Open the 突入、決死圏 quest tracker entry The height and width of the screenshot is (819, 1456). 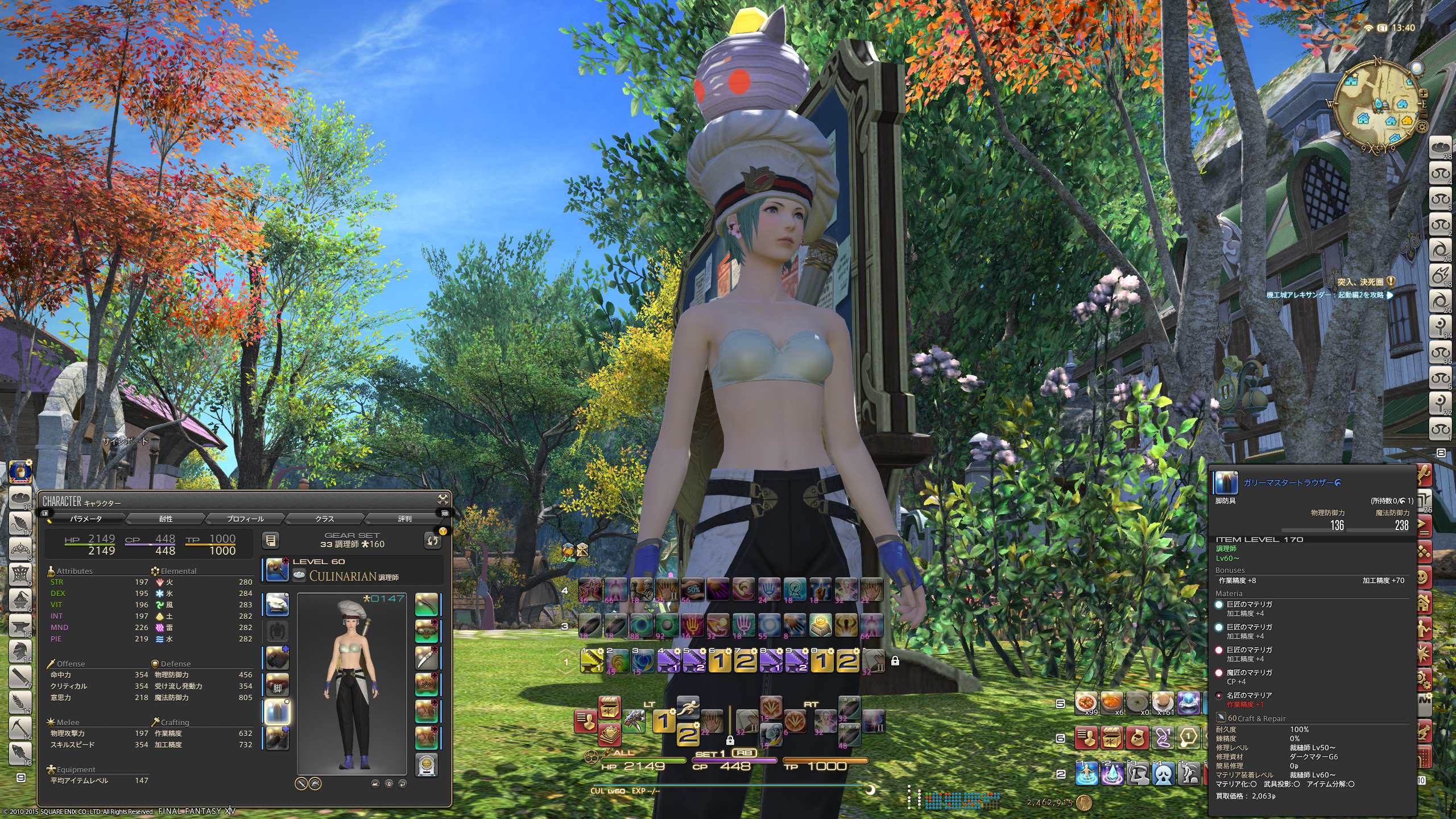pos(1363,282)
